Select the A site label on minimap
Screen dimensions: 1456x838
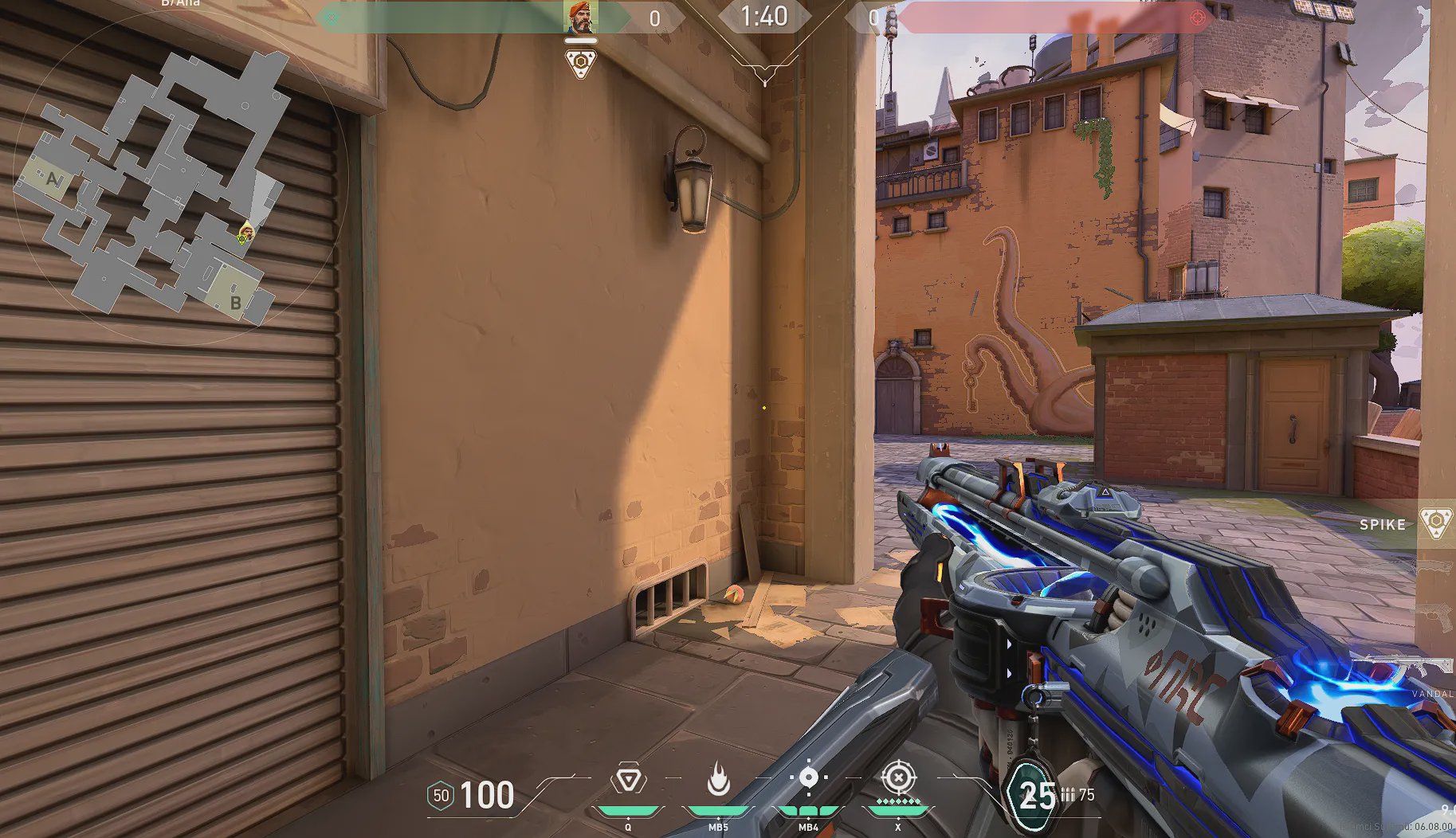pyautogui.click(x=53, y=179)
